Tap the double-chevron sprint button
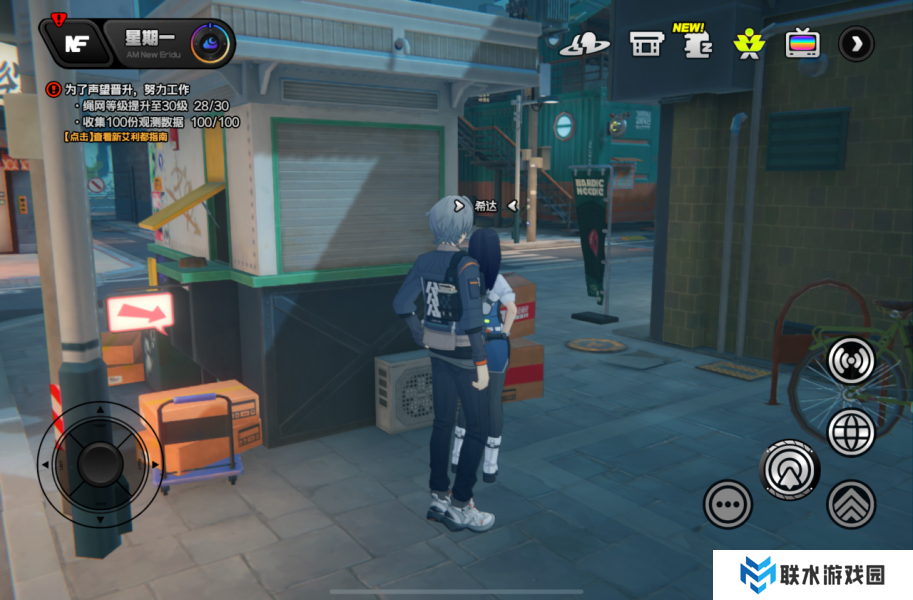 [x=851, y=504]
